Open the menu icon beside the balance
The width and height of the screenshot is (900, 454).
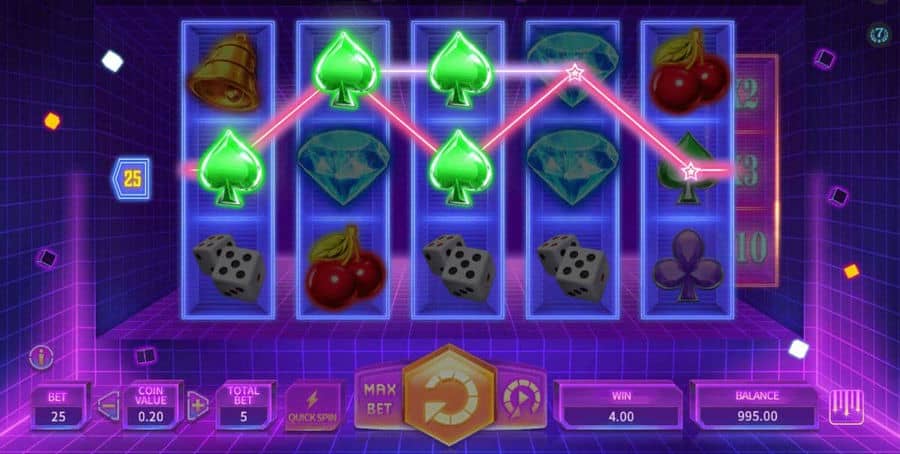[x=846, y=406]
